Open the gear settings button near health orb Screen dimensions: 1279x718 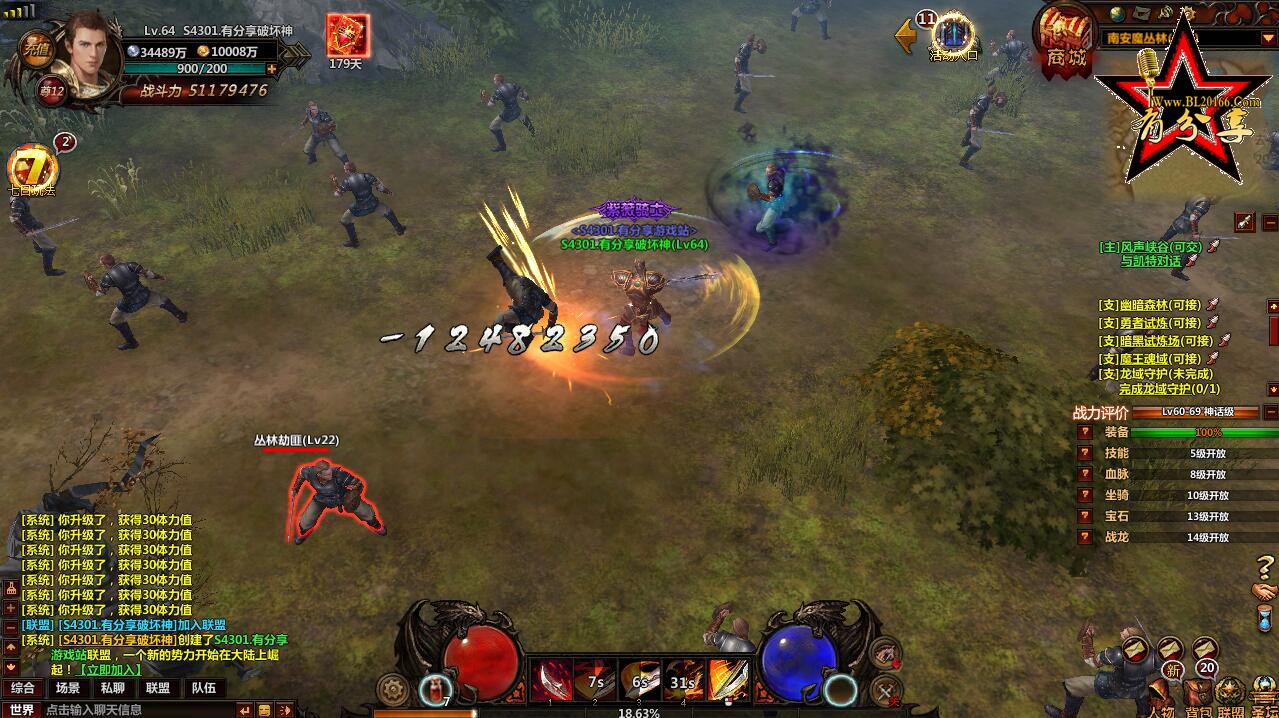coord(392,689)
